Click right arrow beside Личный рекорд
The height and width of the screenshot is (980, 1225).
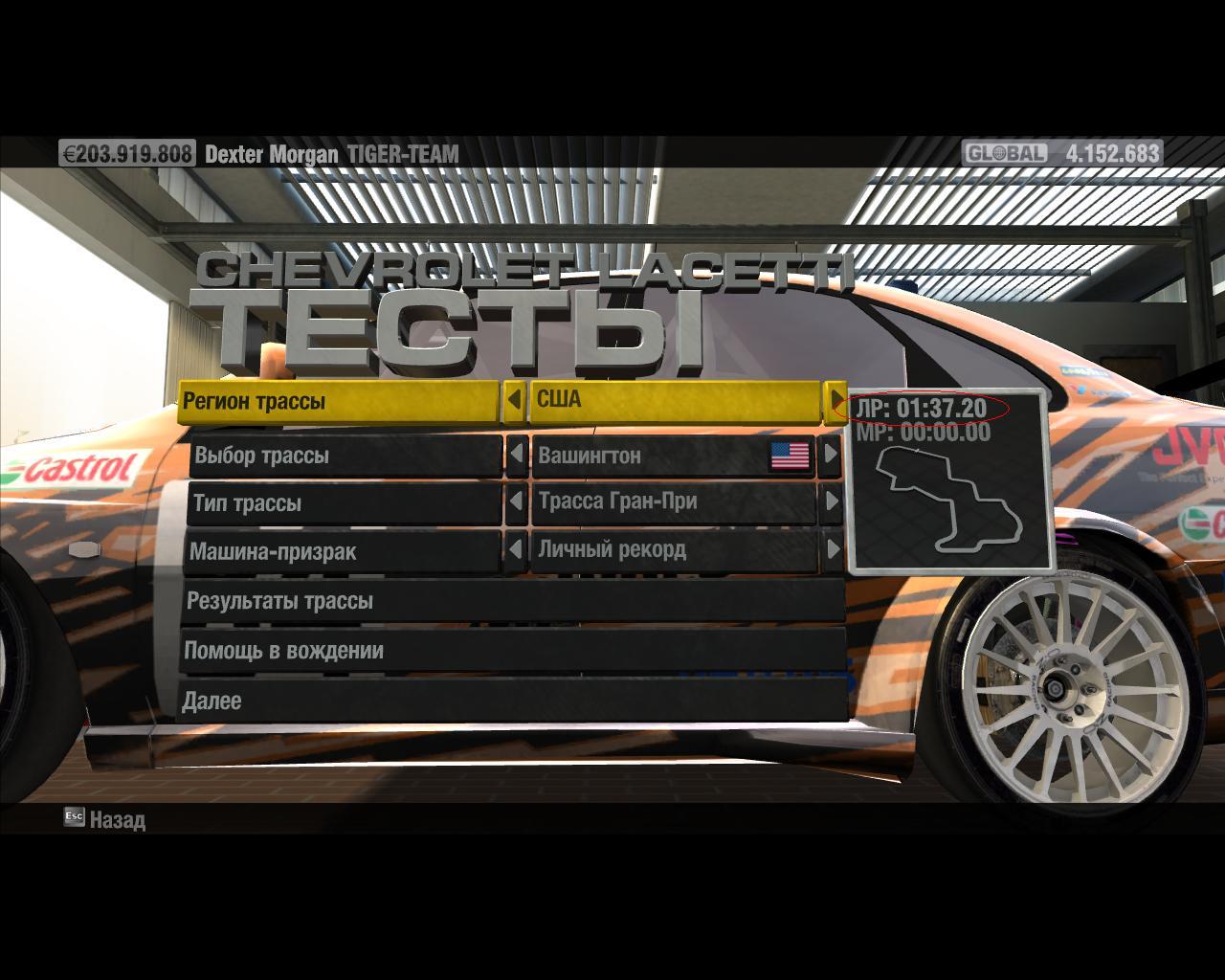pos(831,549)
